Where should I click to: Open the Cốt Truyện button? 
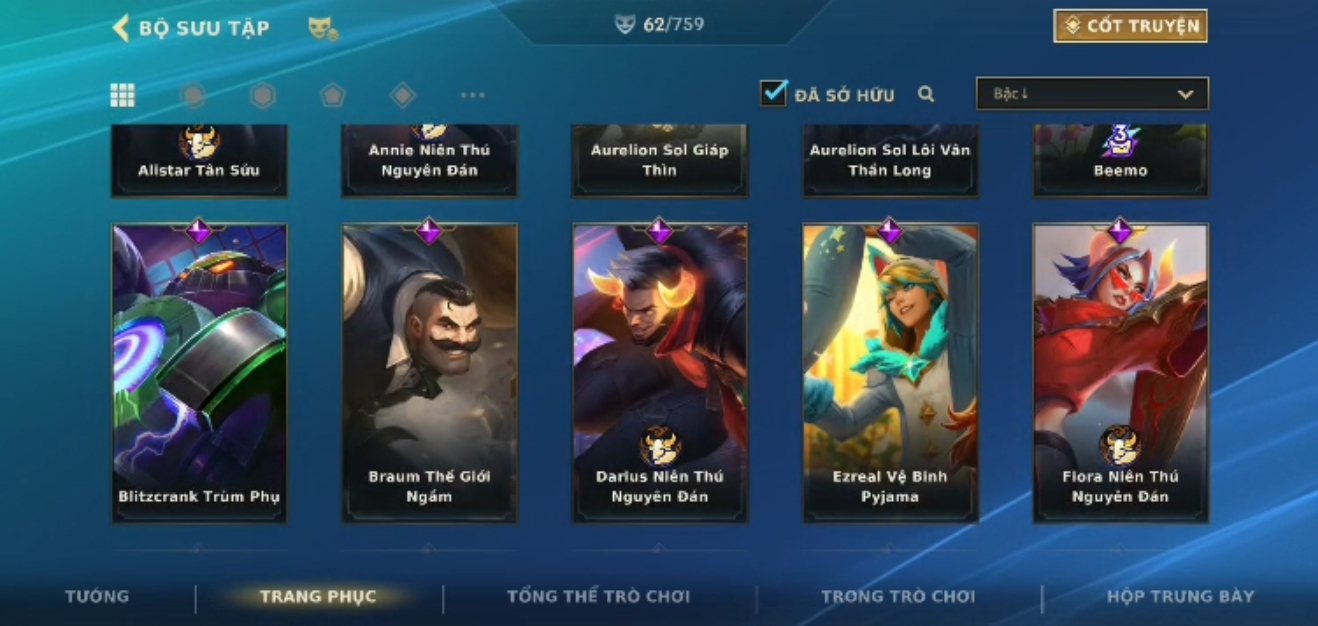(x=1130, y=26)
